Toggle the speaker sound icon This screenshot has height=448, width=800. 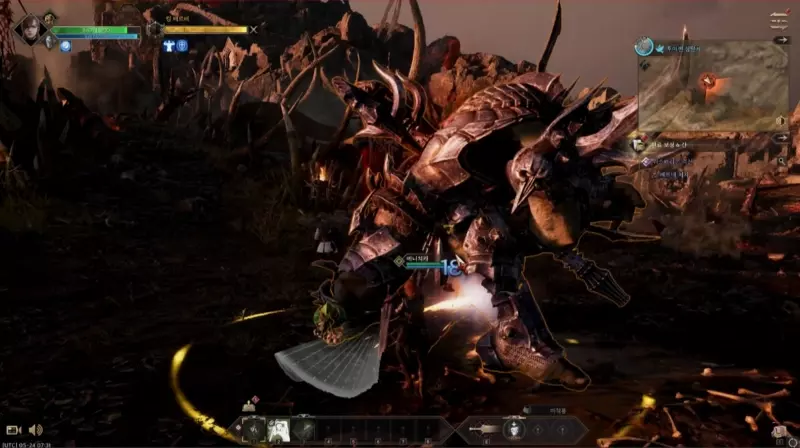coord(36,429)
